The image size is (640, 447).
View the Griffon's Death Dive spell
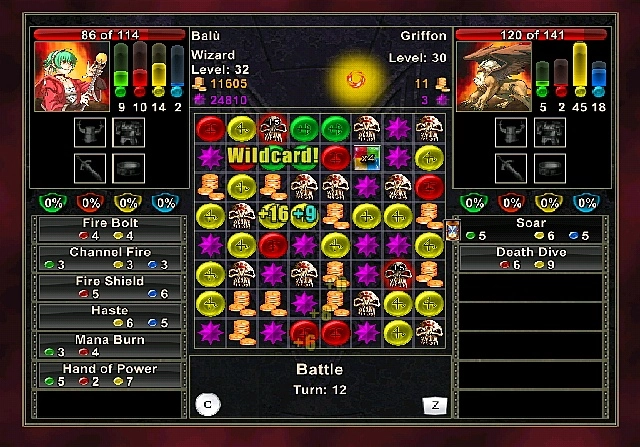[x=530, y=258]
